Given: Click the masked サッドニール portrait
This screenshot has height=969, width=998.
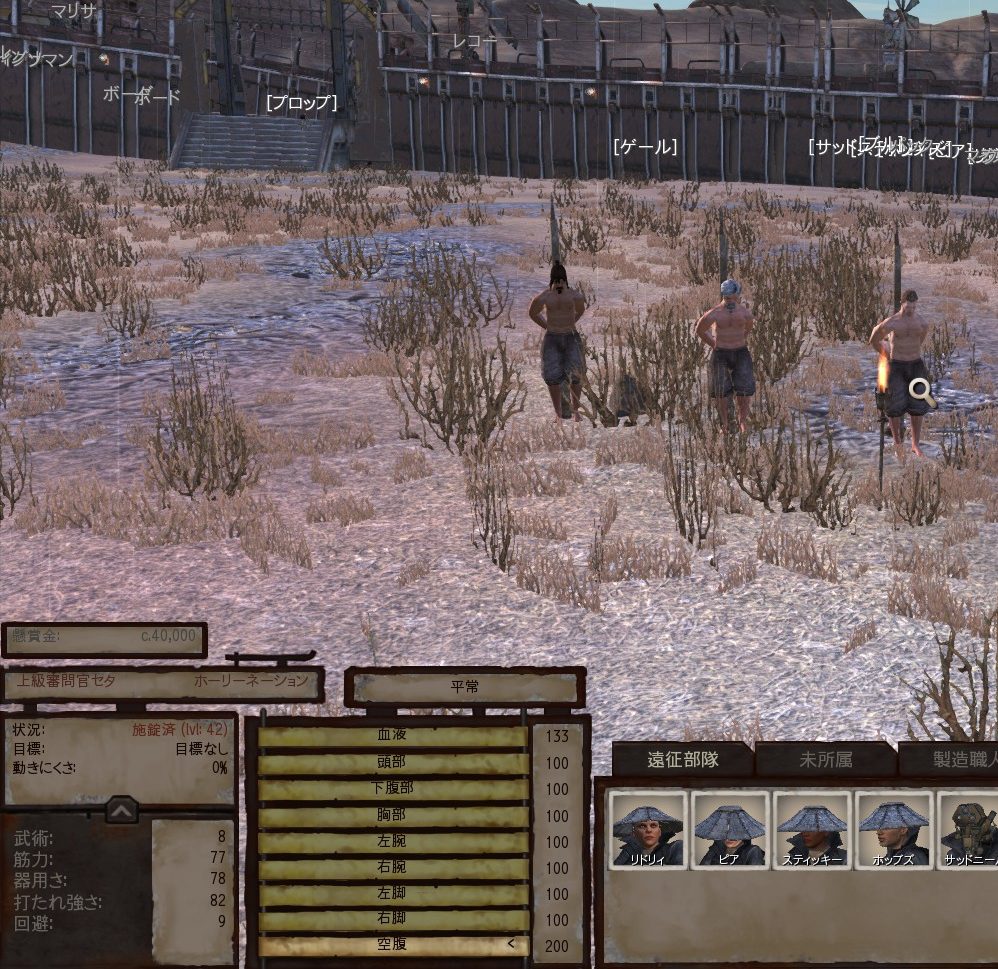Looking at the screenshot, I should (968, 829).
